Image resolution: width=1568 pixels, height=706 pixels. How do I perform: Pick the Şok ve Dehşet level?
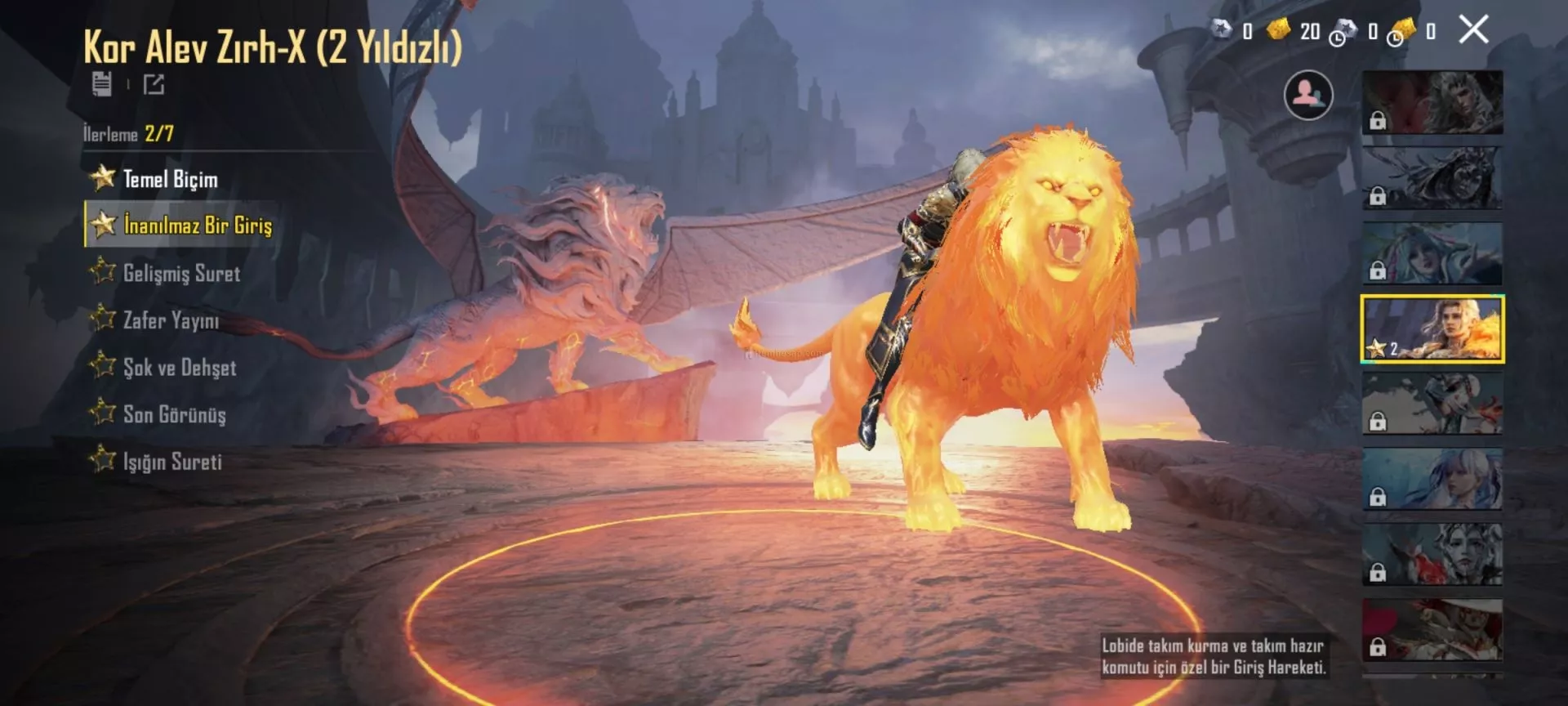[x=180, y=368]
